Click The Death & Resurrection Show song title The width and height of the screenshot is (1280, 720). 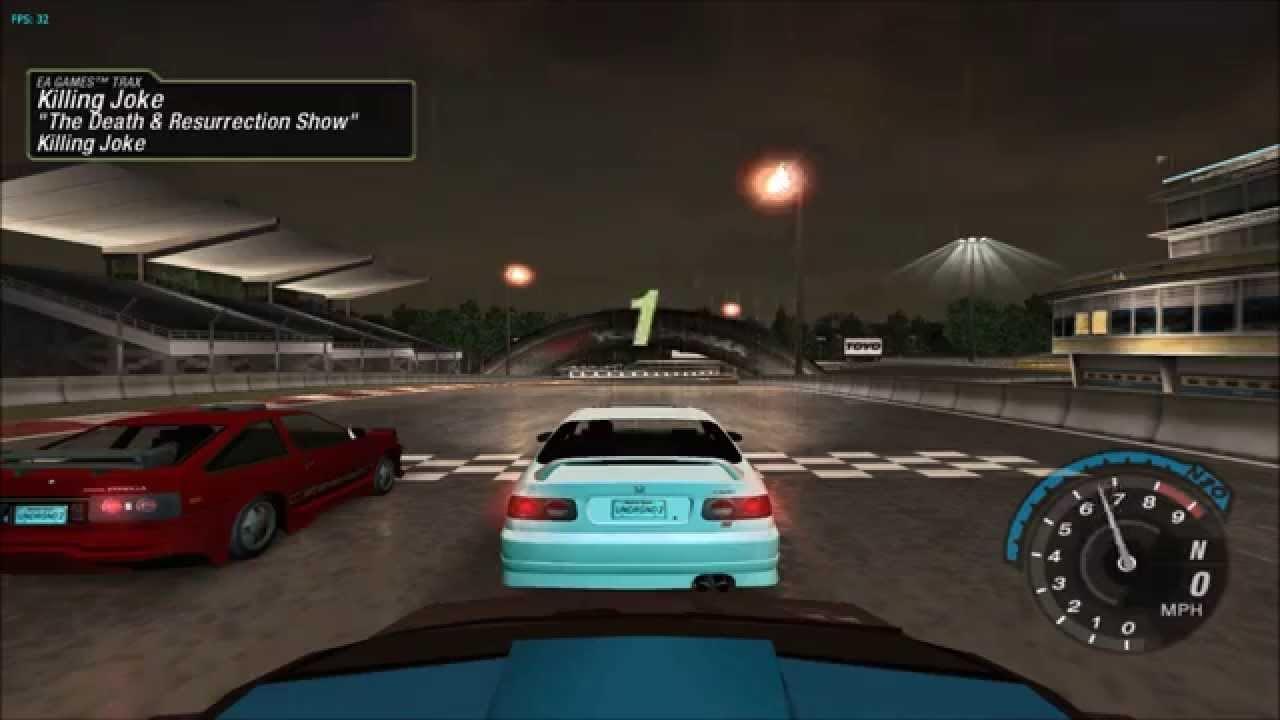coord(198,121)
